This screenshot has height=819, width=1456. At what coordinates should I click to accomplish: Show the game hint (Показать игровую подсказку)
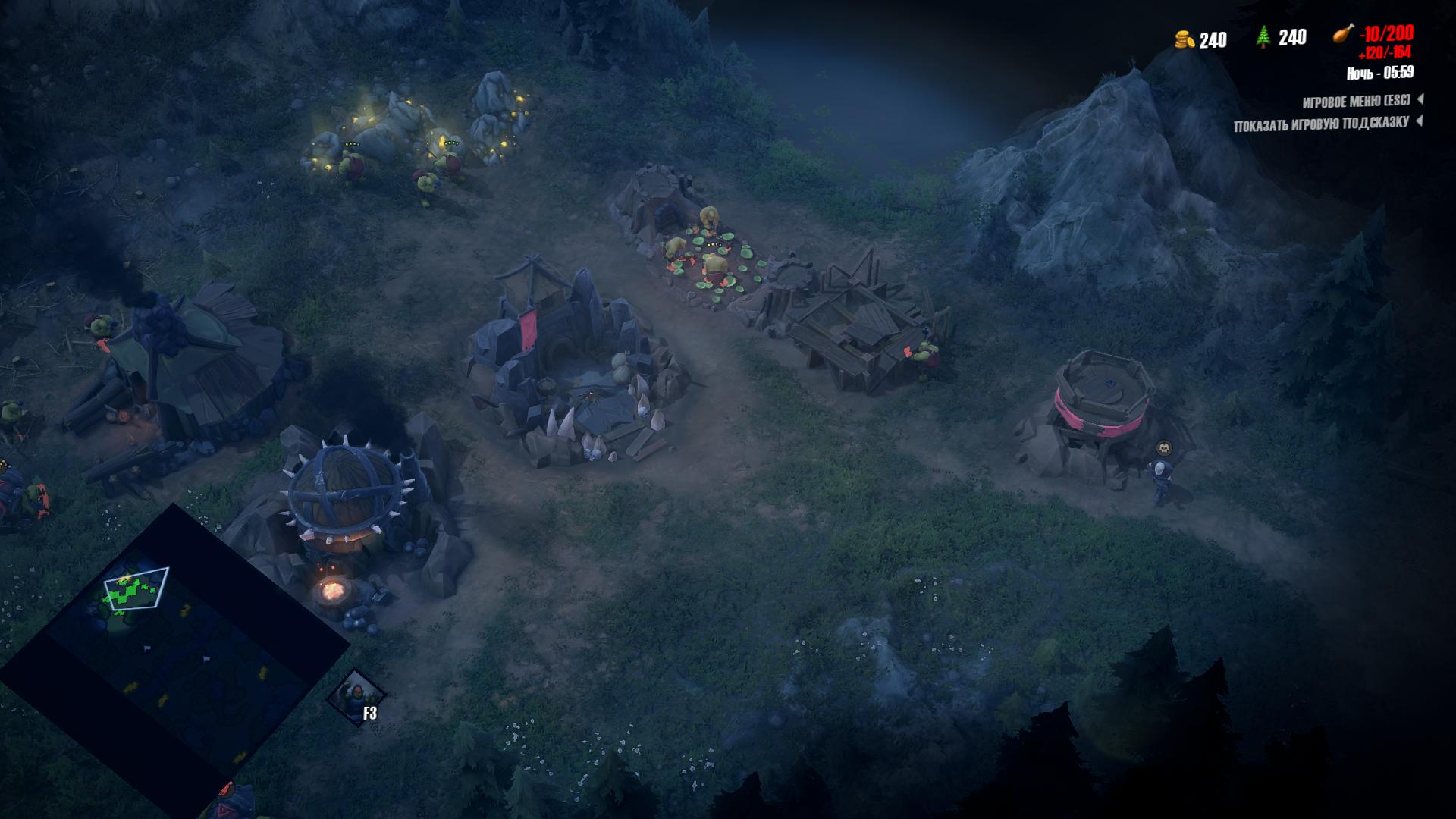click(x=1321, y=124)
